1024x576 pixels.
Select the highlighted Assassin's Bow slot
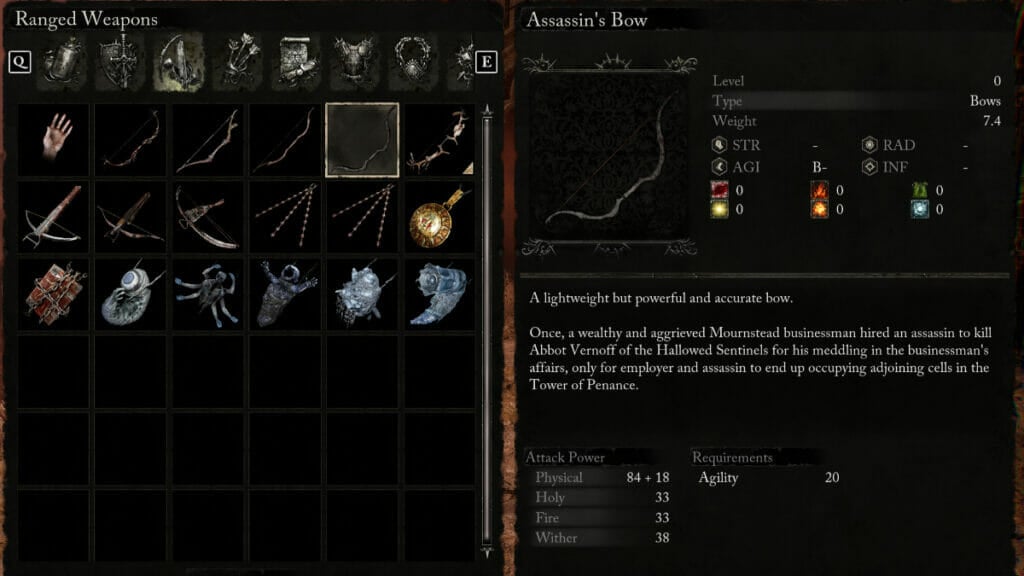(x=362, y=141)
